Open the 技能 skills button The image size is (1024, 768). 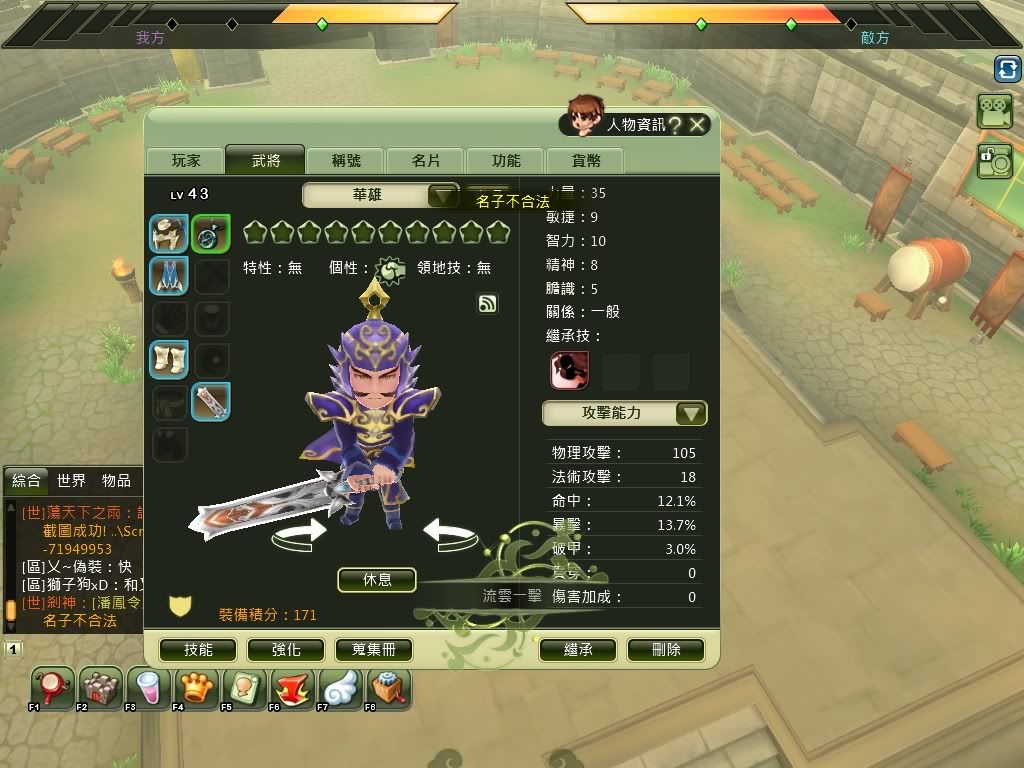coord(198,649)
